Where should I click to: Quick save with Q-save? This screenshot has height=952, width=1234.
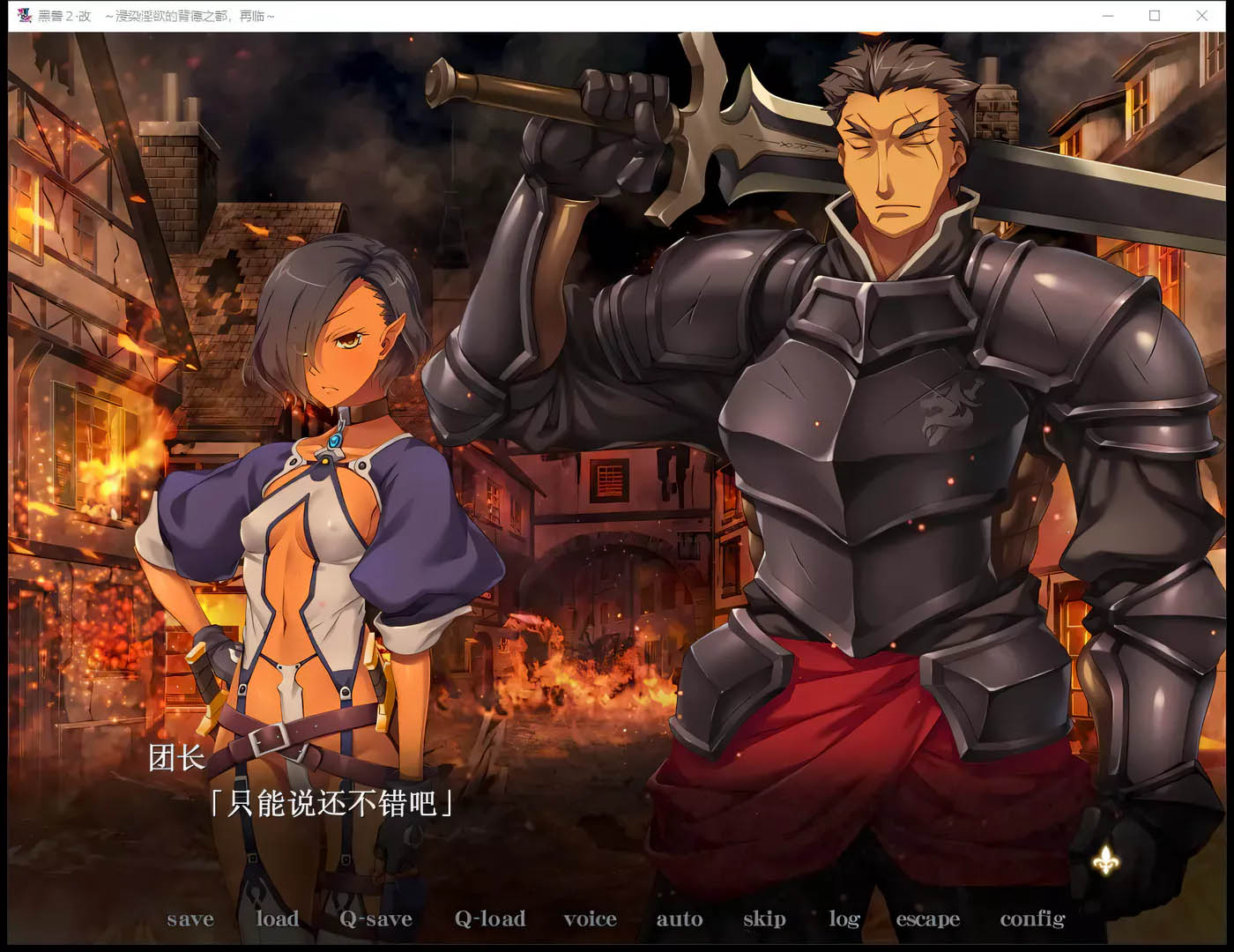[x=375, y=919]
